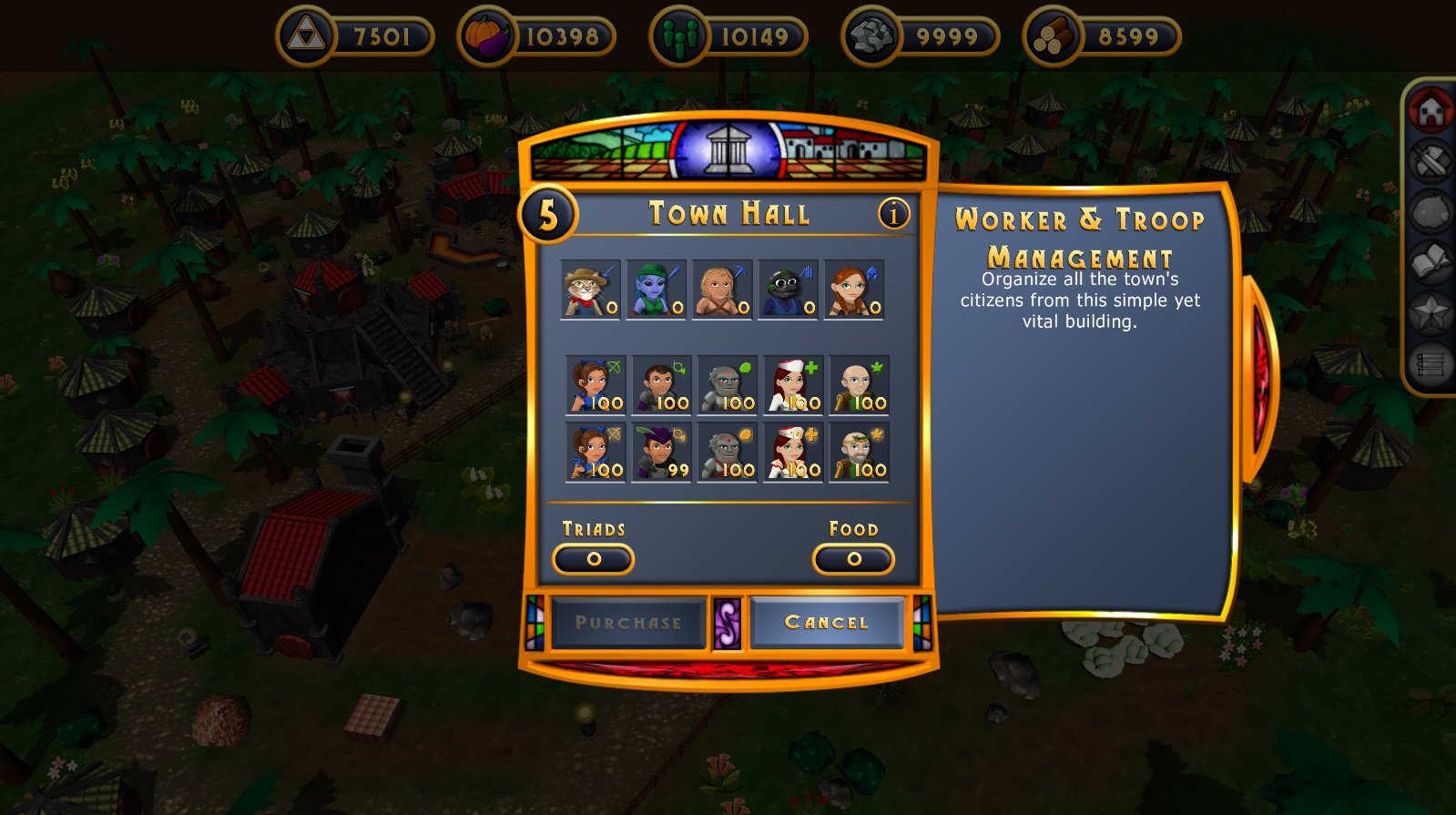
Task: Open the sword and axe combat menu
Action: point(1431,162)
